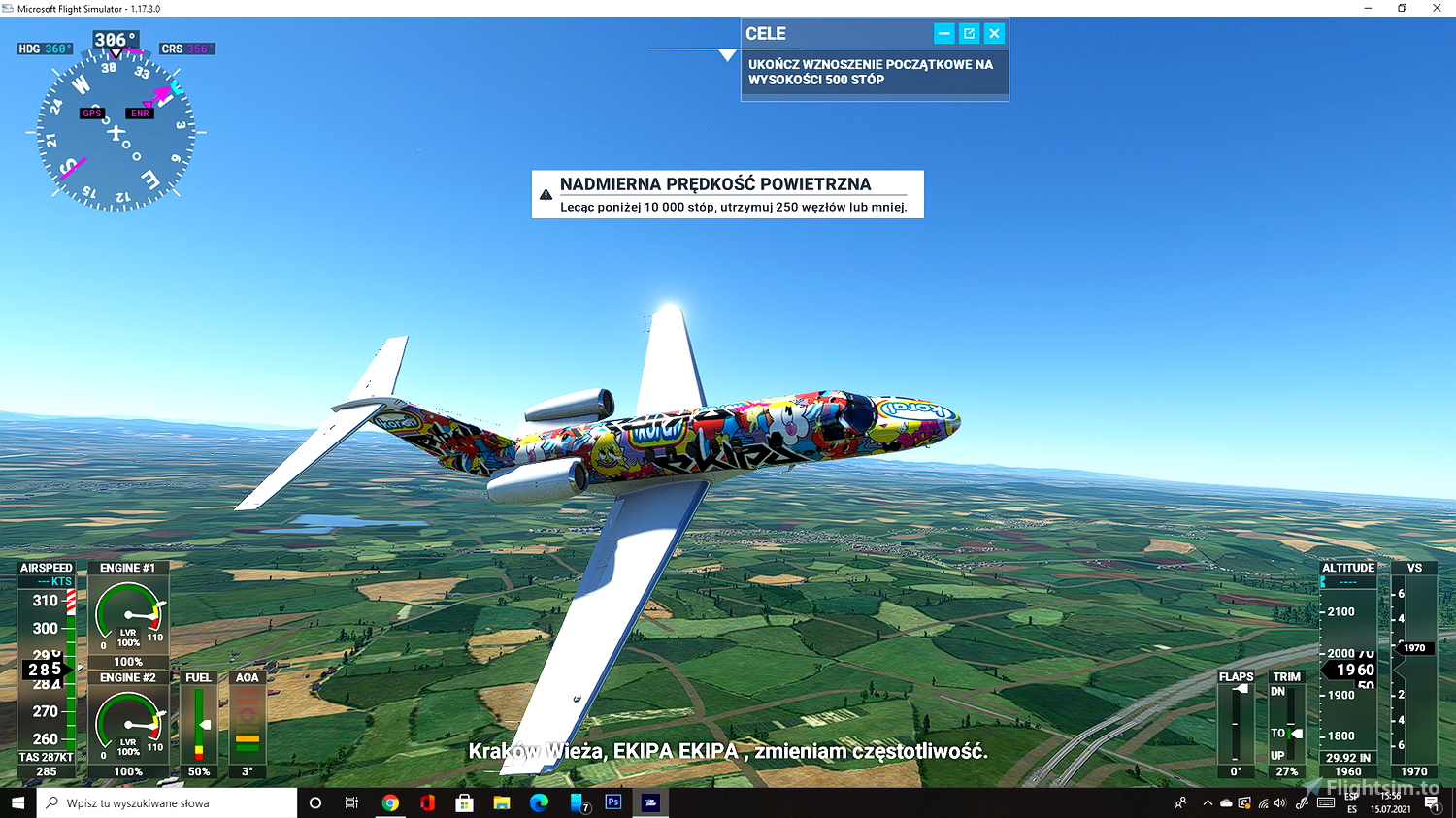Toggle the ENR annunciator on the heading indicator
Screen dimensions: 1456x818
(140, 113)
